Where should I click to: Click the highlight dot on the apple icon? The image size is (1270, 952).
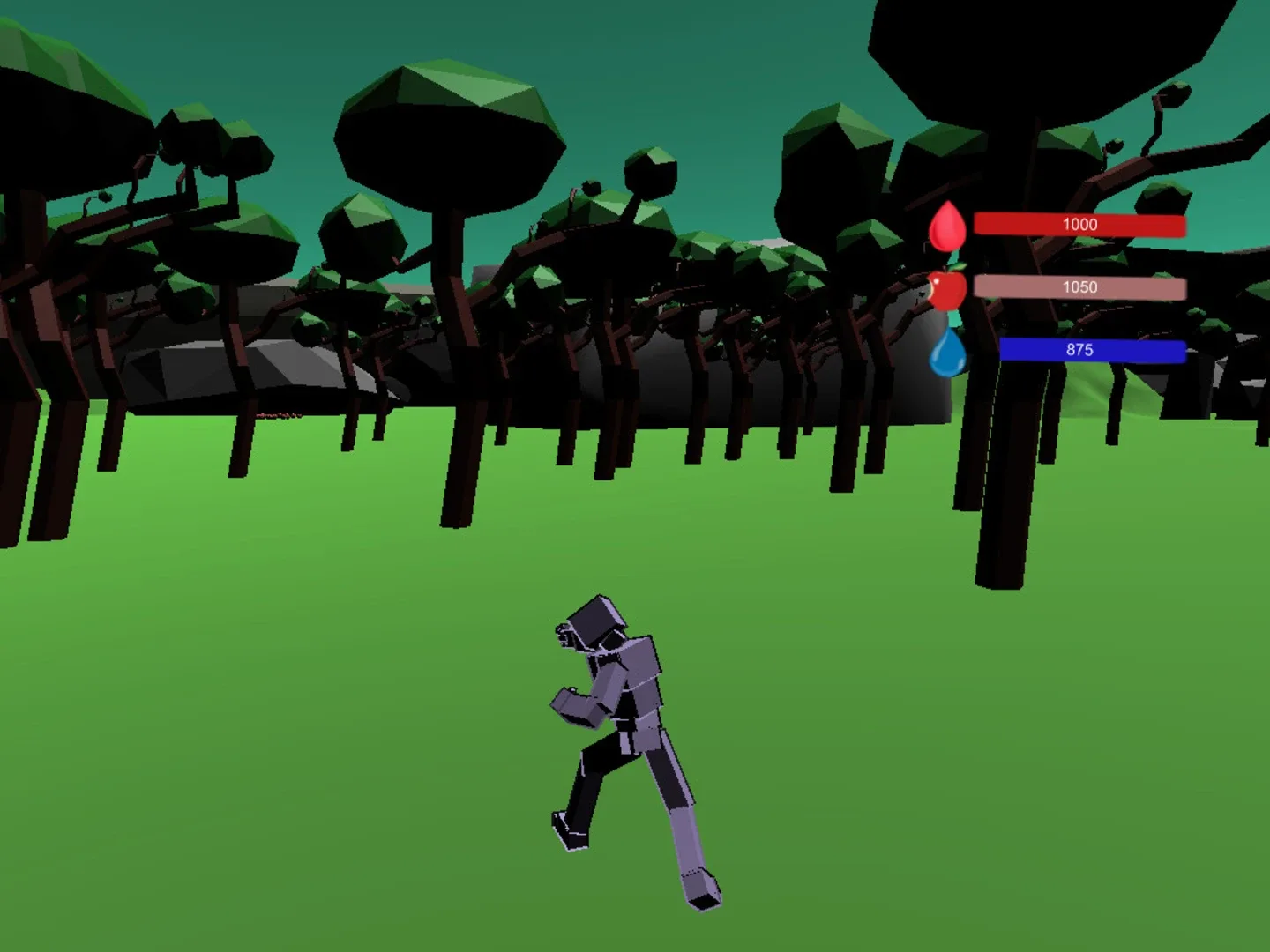(936, 280)
